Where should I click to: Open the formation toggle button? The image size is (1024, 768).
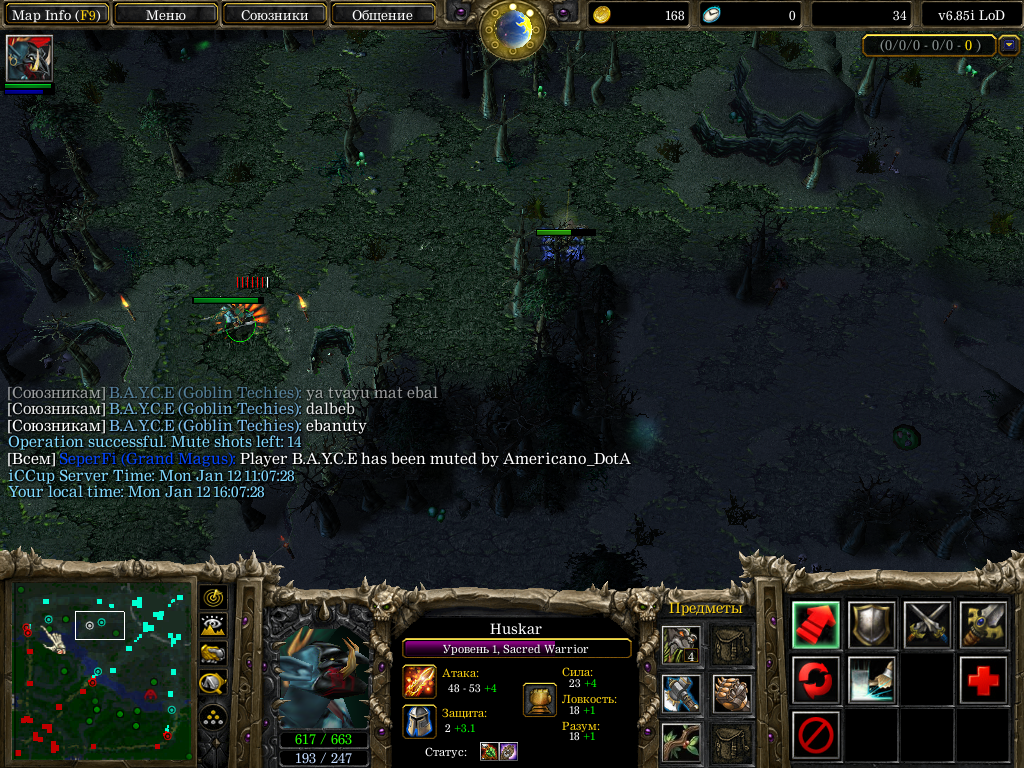point(213,717)
